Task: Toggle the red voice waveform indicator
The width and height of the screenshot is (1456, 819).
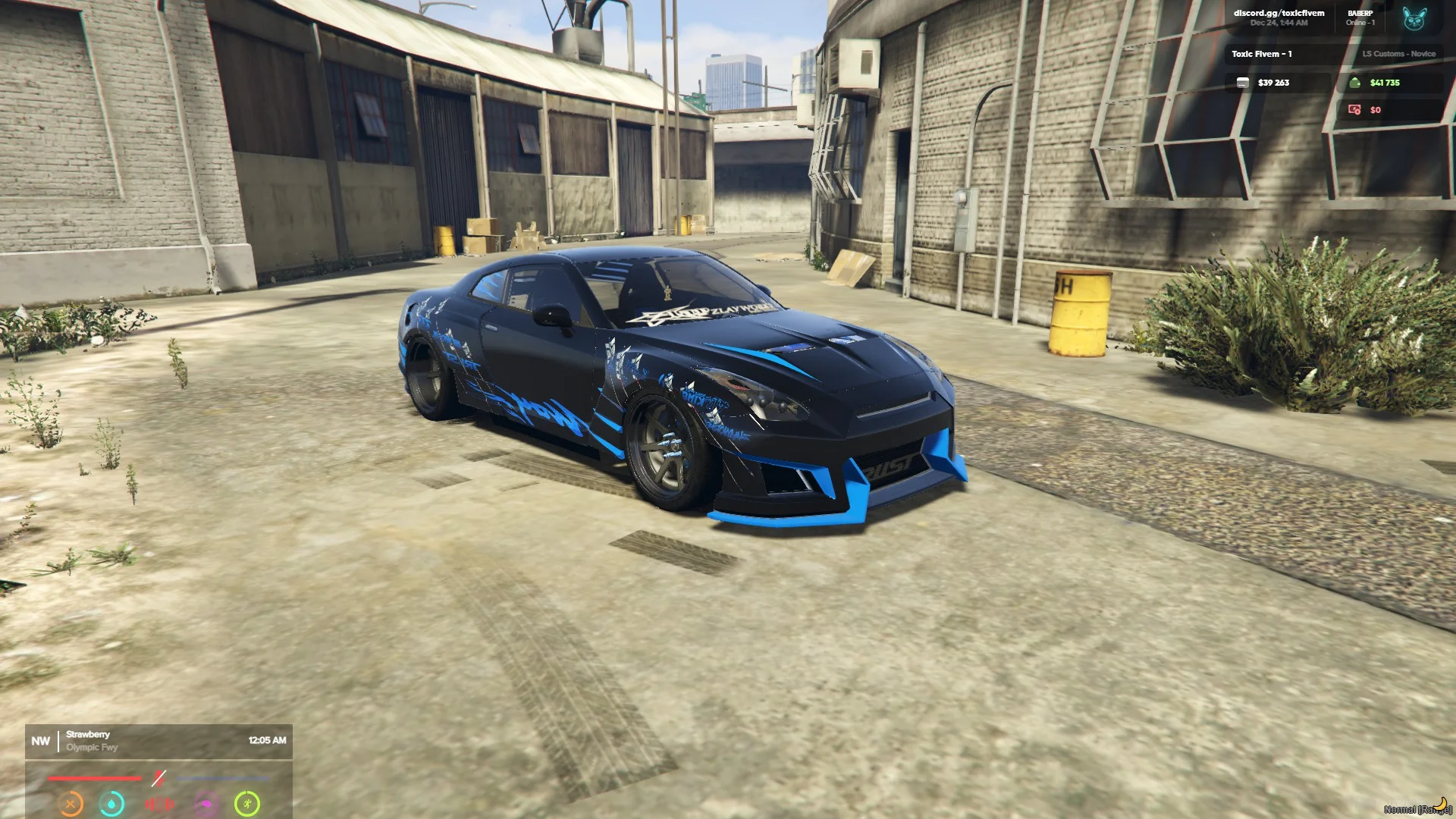Action: (x=159, y=803)
